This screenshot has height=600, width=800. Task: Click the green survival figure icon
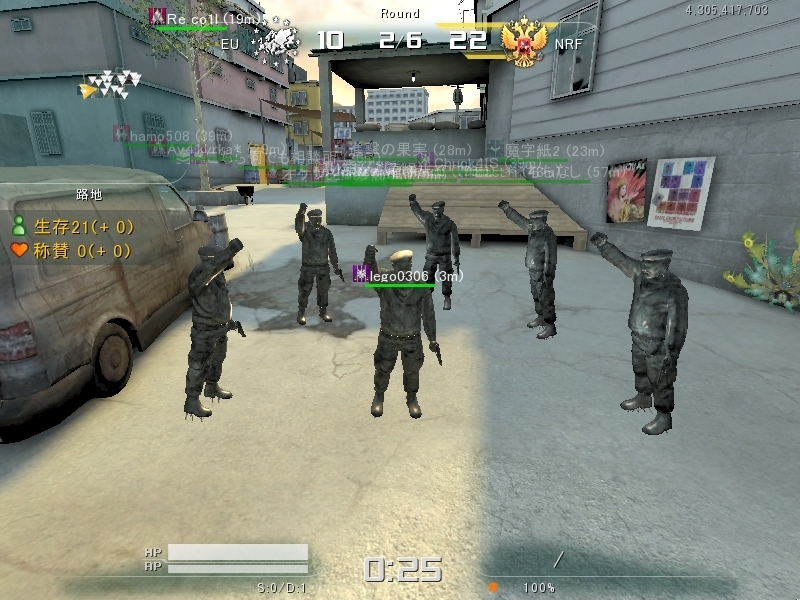point(18,226)
